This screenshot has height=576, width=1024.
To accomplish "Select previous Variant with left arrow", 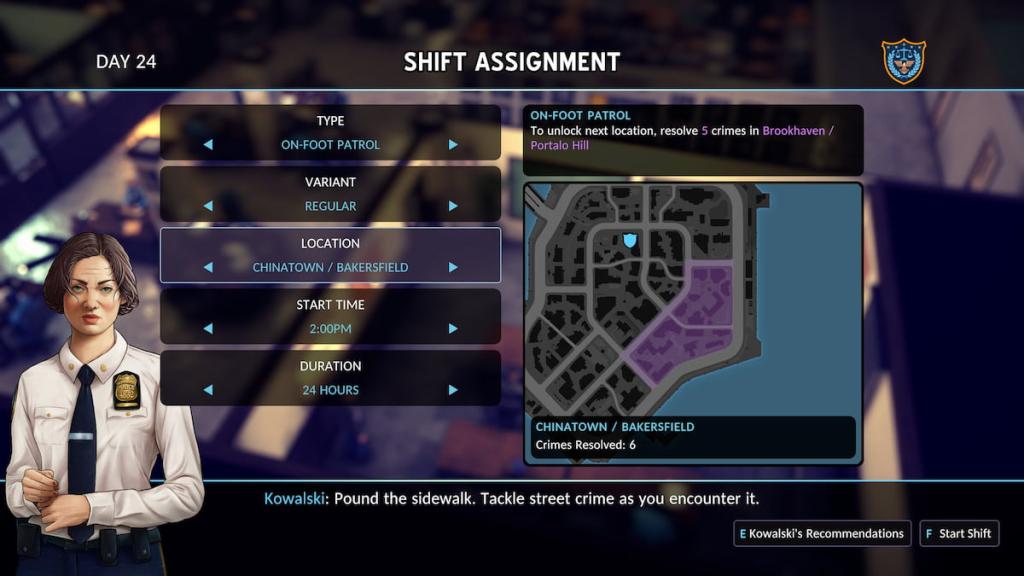I will point(208,206).
